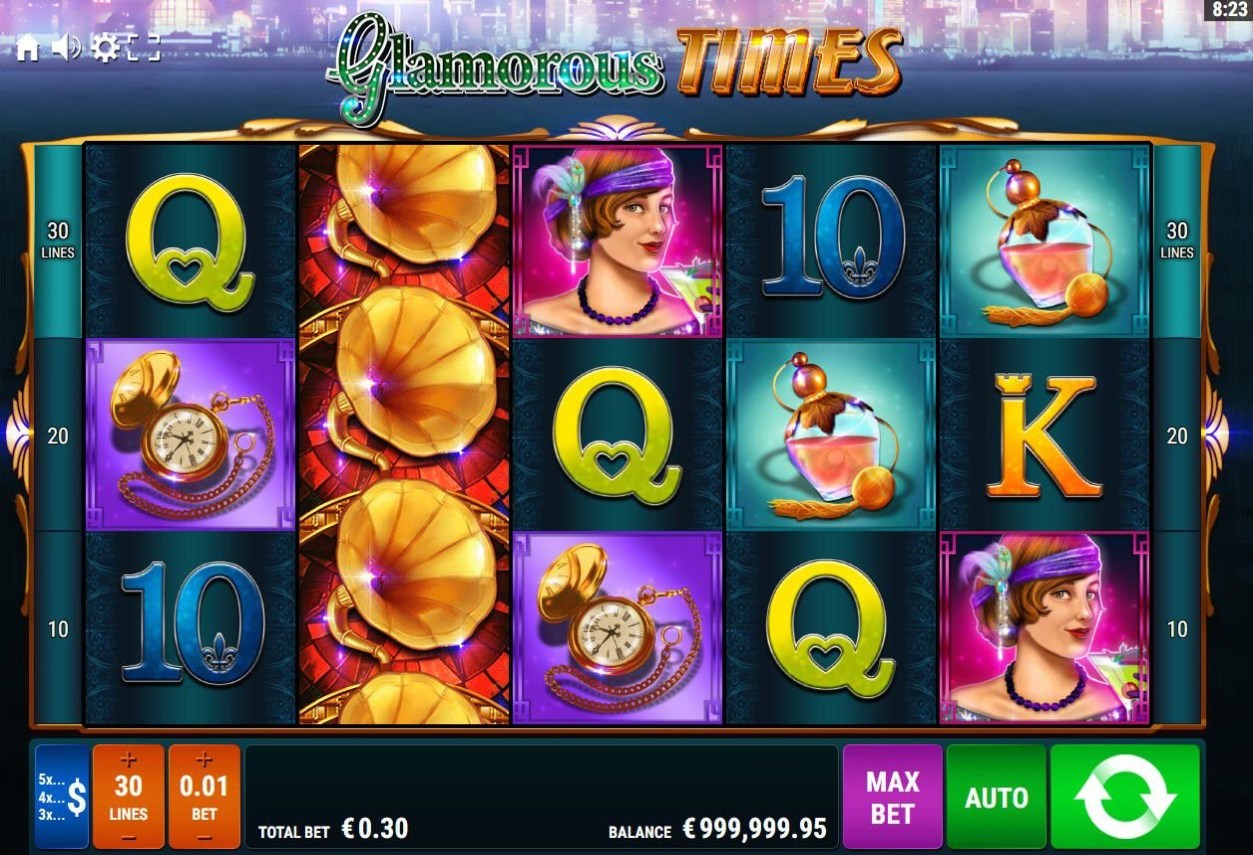Select the MAX BET button
Viewport: 1253px width, 855px height.
point(892,797)
